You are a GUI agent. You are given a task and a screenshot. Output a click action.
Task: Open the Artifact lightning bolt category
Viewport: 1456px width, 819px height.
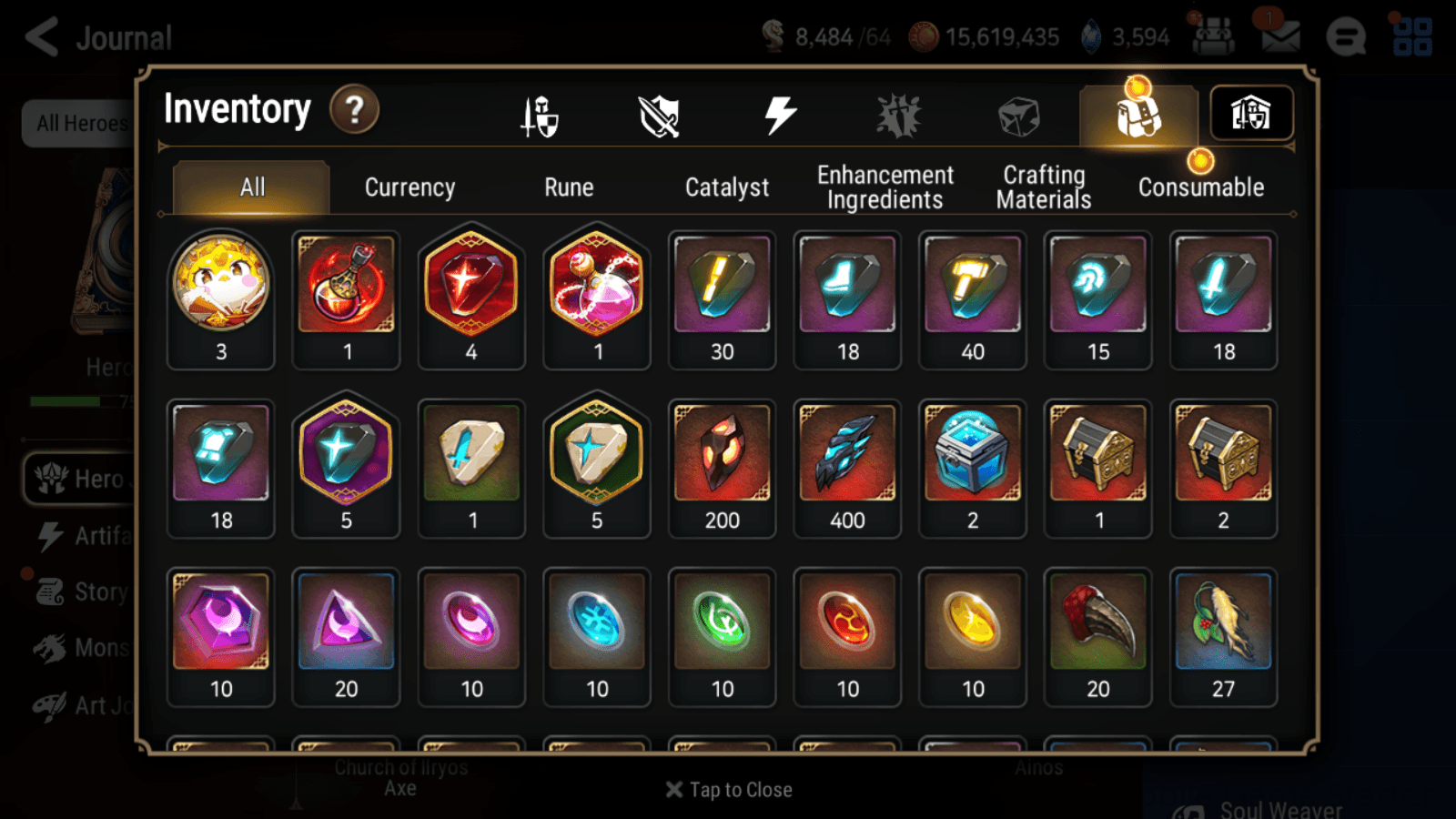pyautogui.click(x=780, y=113)
